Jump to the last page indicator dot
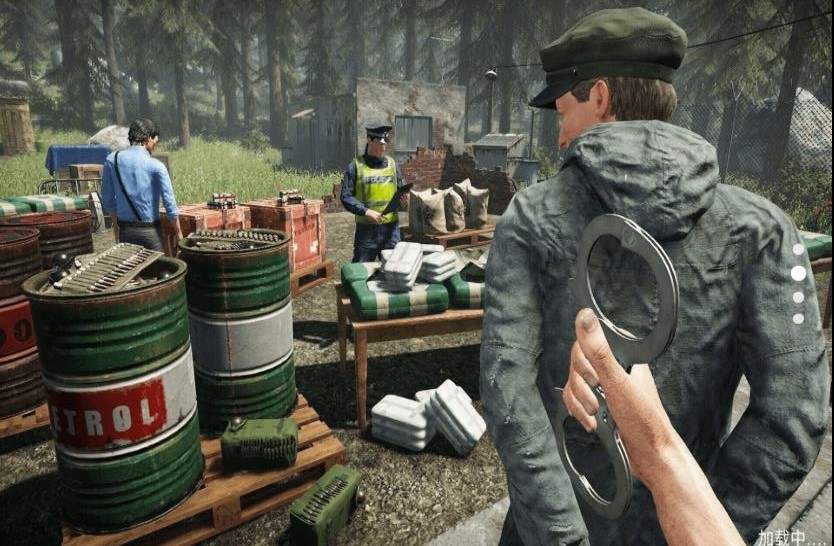 click(x=798, y=319)
